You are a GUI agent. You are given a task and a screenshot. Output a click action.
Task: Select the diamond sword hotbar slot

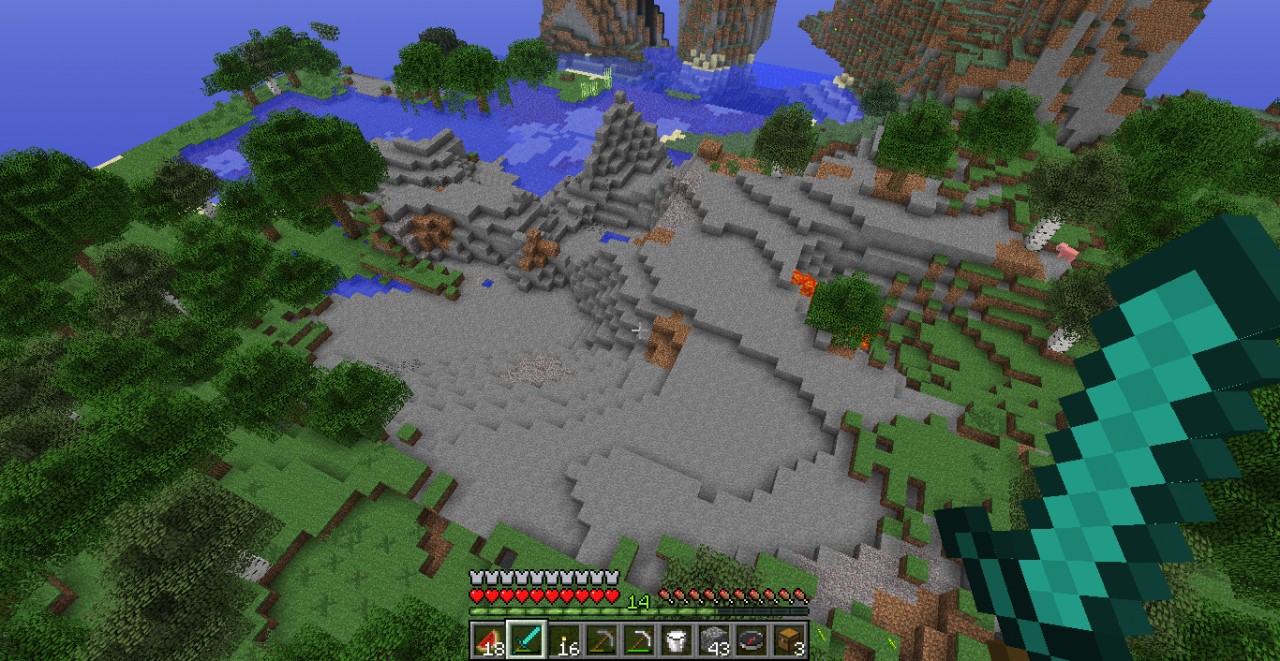(526, 640)
